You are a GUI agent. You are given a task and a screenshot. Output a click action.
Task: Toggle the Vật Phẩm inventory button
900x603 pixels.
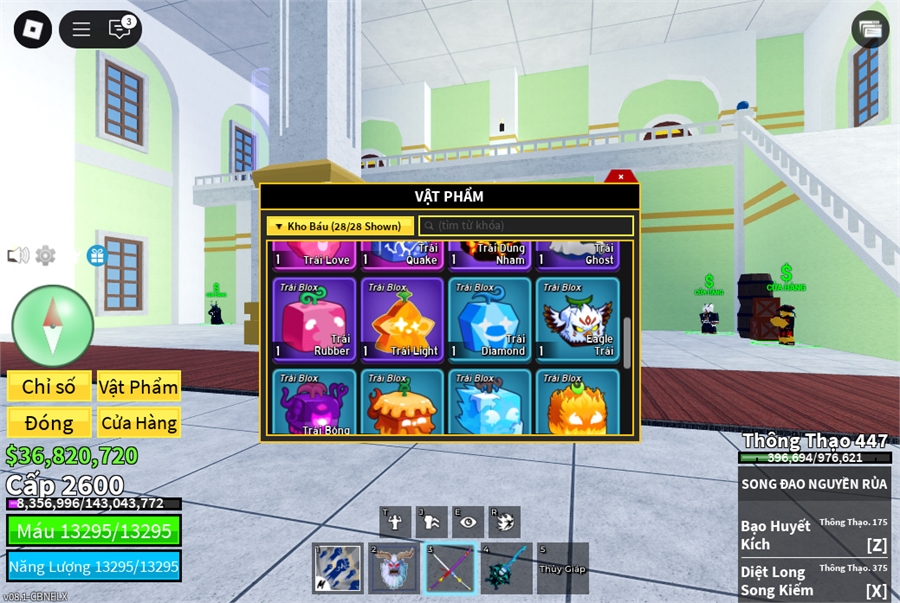coord(138,387)
